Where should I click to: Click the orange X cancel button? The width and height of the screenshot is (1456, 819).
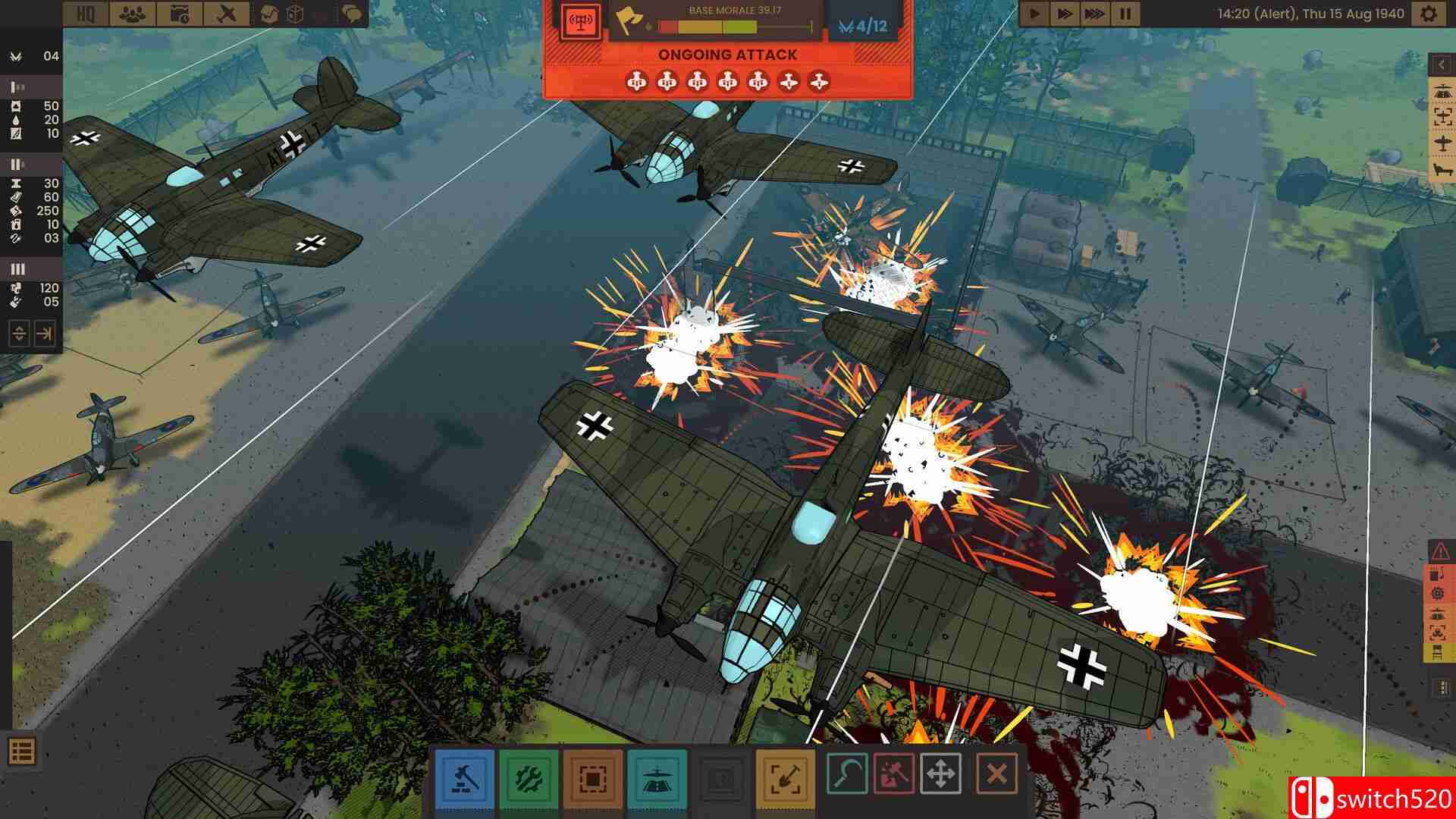coord(996,774)
